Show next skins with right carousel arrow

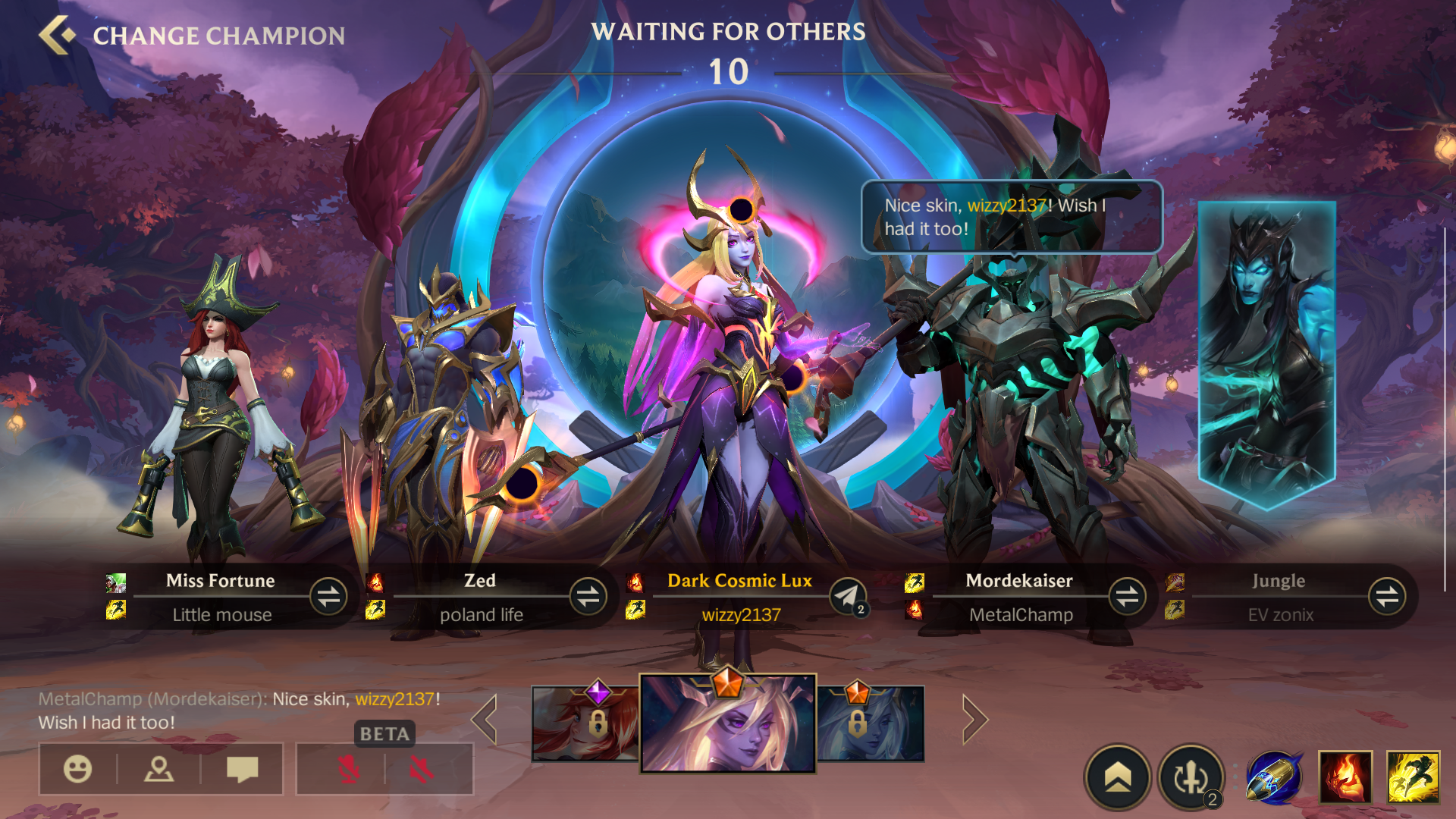(975, 719)
